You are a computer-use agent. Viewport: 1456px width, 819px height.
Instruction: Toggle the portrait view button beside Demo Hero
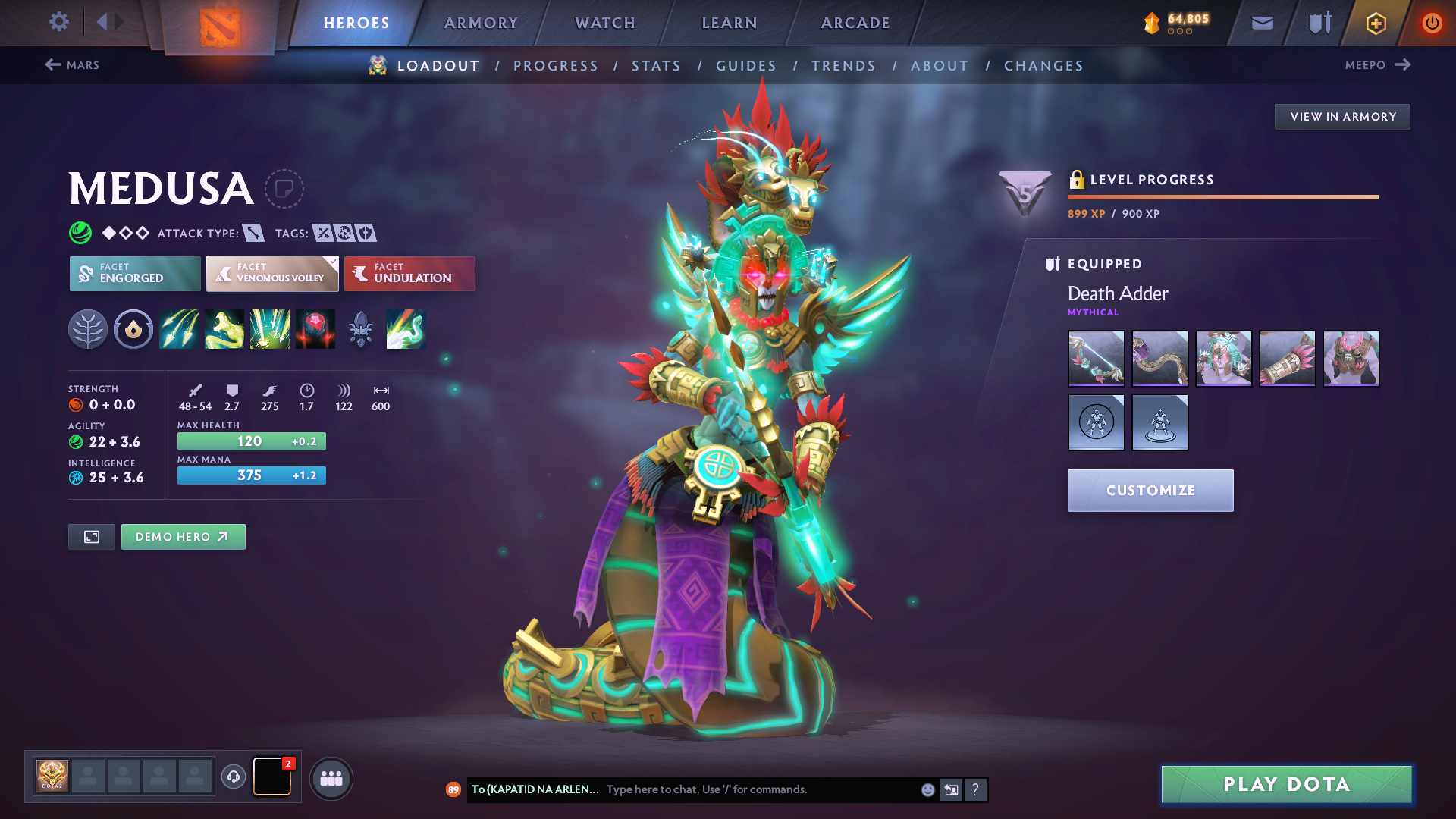[91, 536]
